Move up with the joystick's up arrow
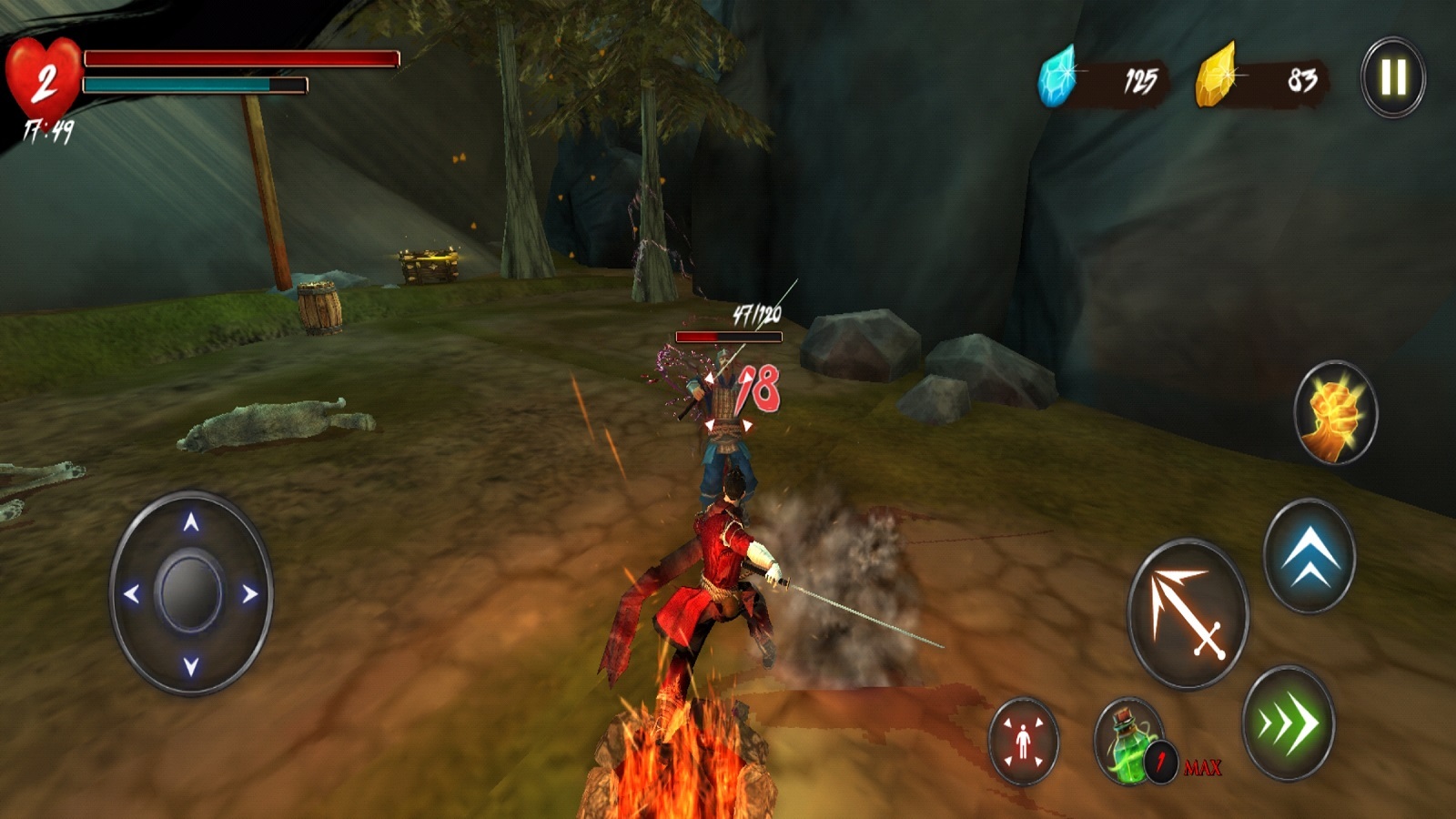1456x819 pixels. [191, 522]
